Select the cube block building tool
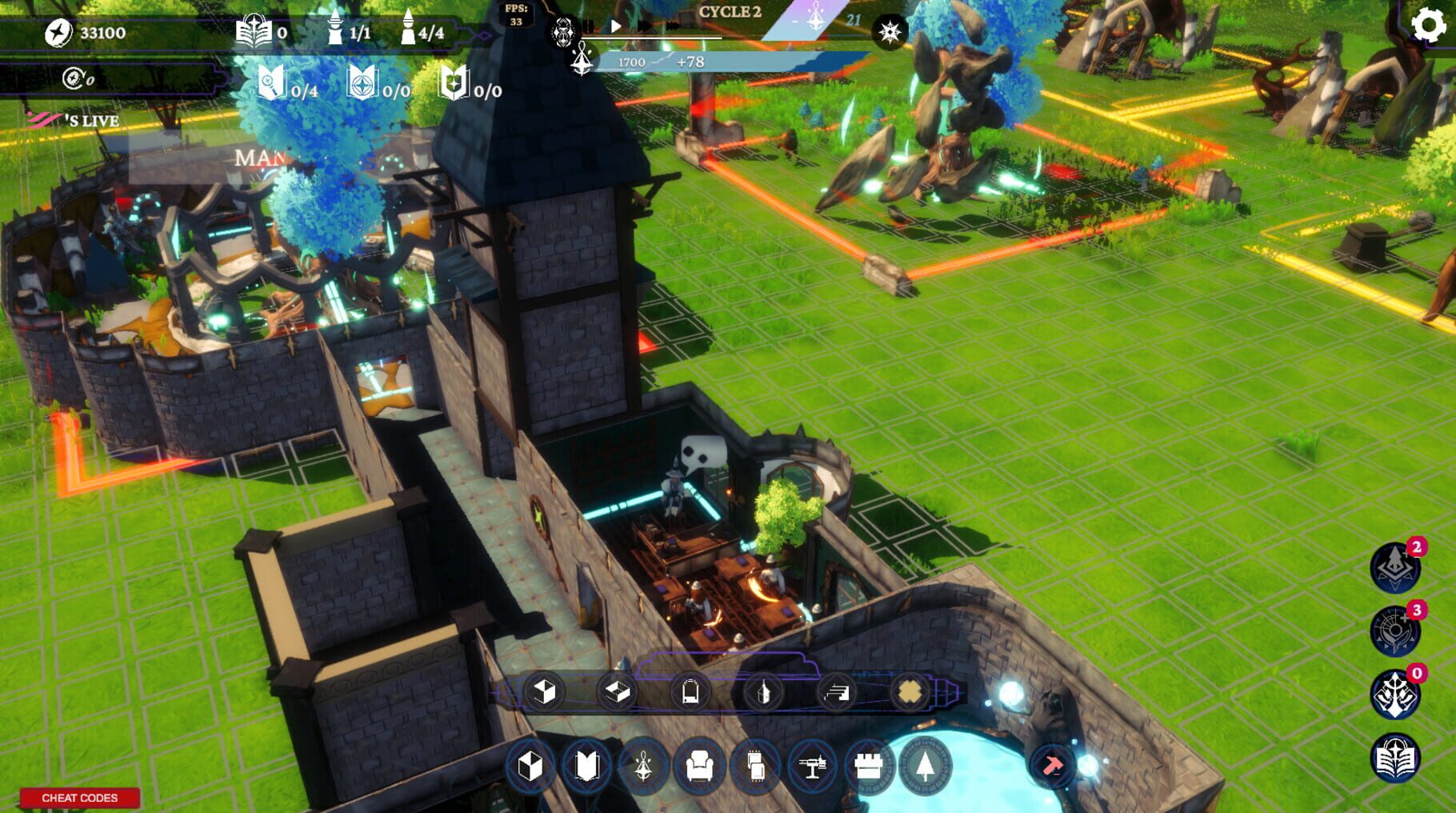 click(x=544, y=692)
